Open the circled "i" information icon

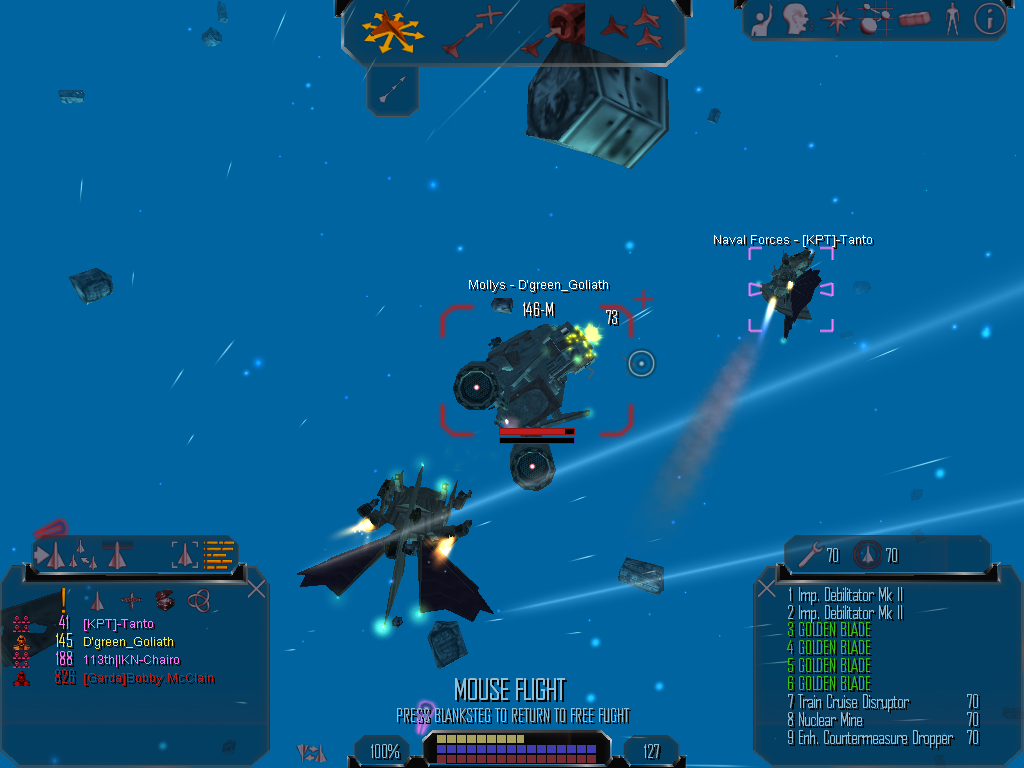point(989,18)
